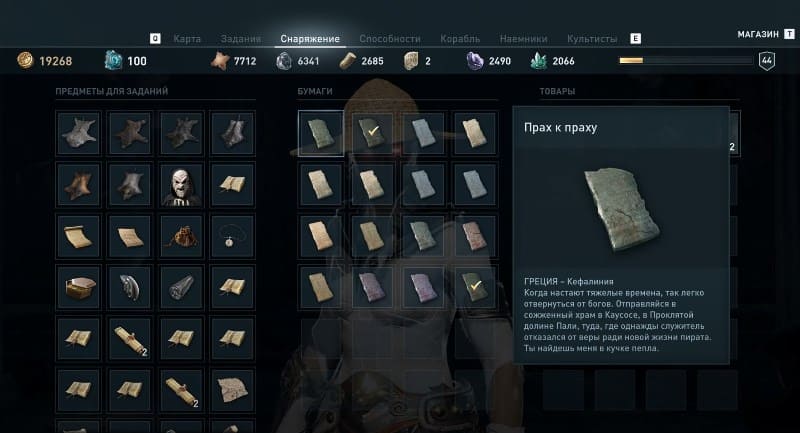Choose the pendant necklace quest item

click(x=233, y=237)
